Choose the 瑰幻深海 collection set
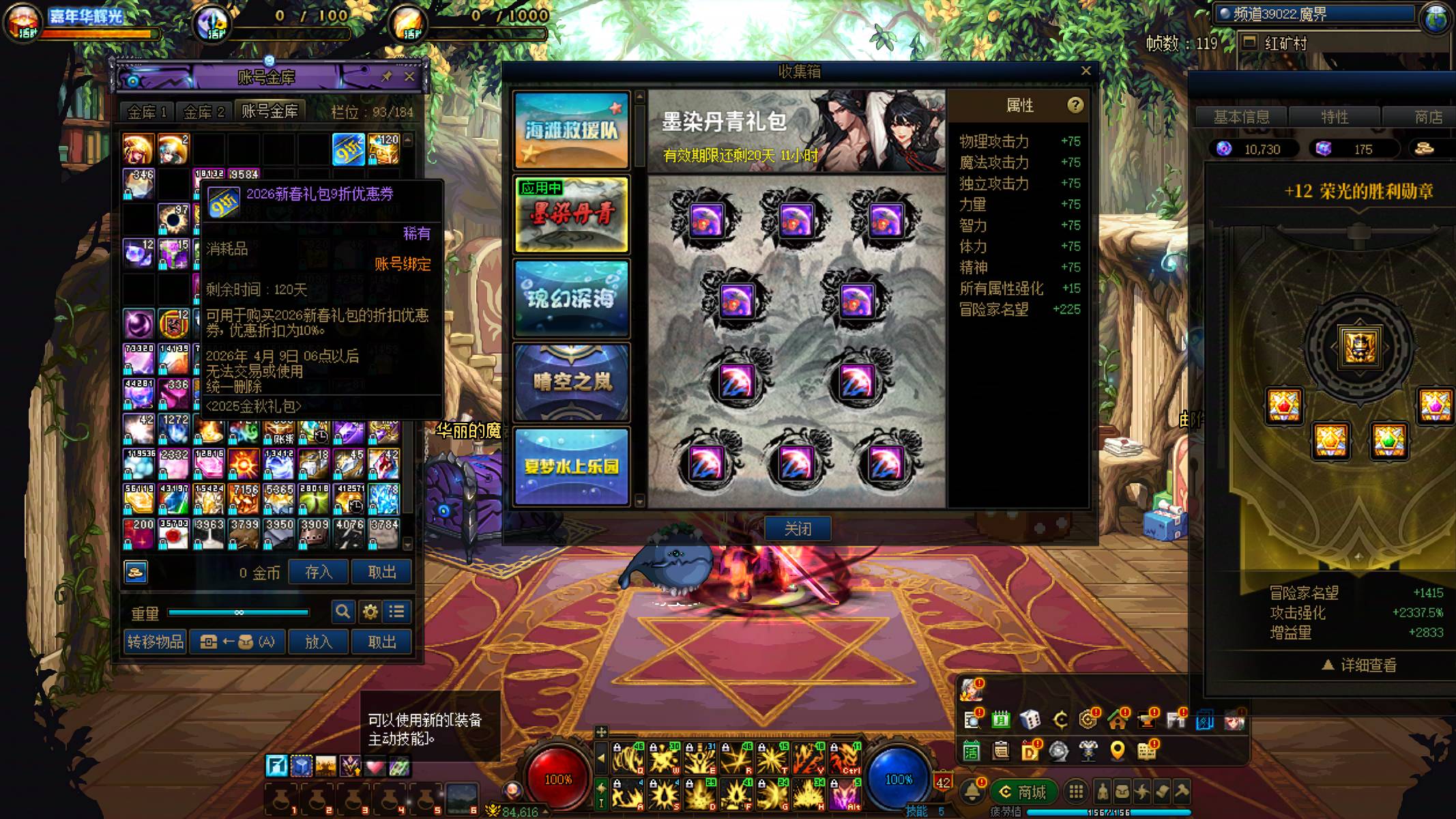 pyautogui.click(x=571, y=298)
